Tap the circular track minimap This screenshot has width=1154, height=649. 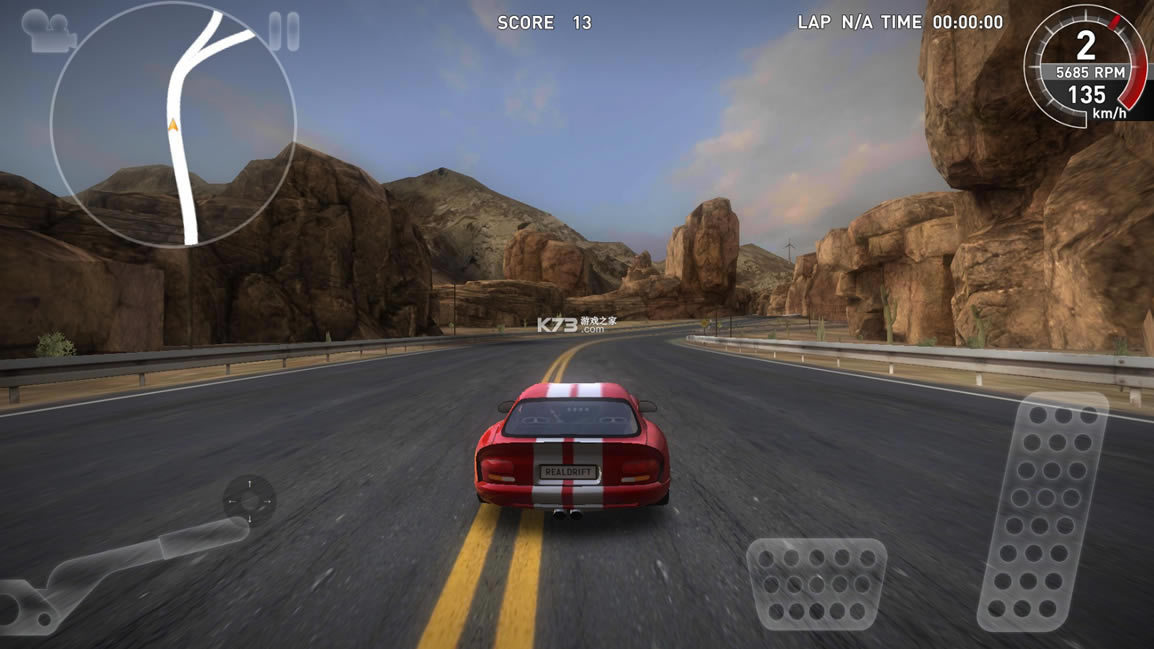[x=173, y=125]
